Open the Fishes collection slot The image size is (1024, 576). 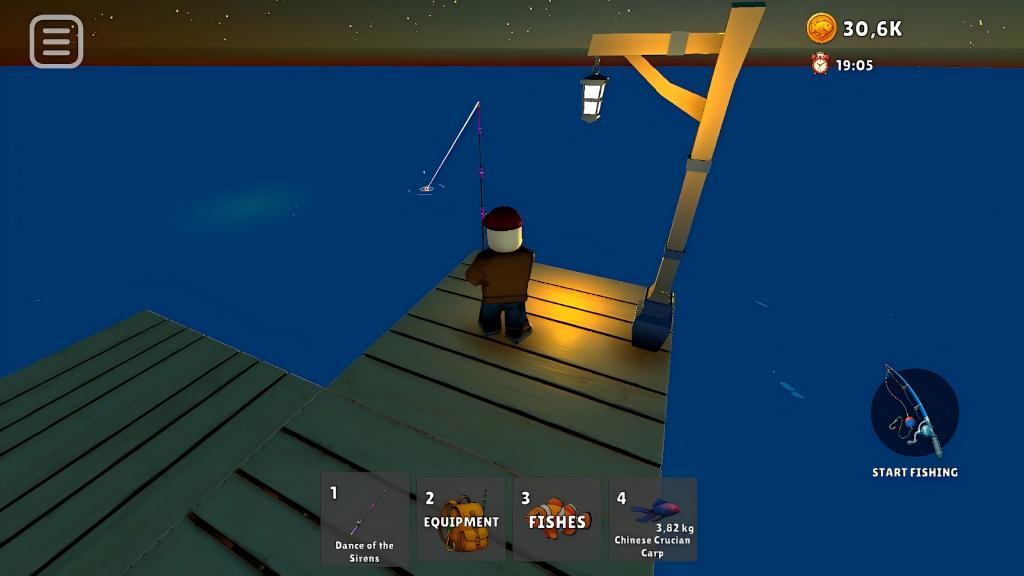(x=557, y=518)
